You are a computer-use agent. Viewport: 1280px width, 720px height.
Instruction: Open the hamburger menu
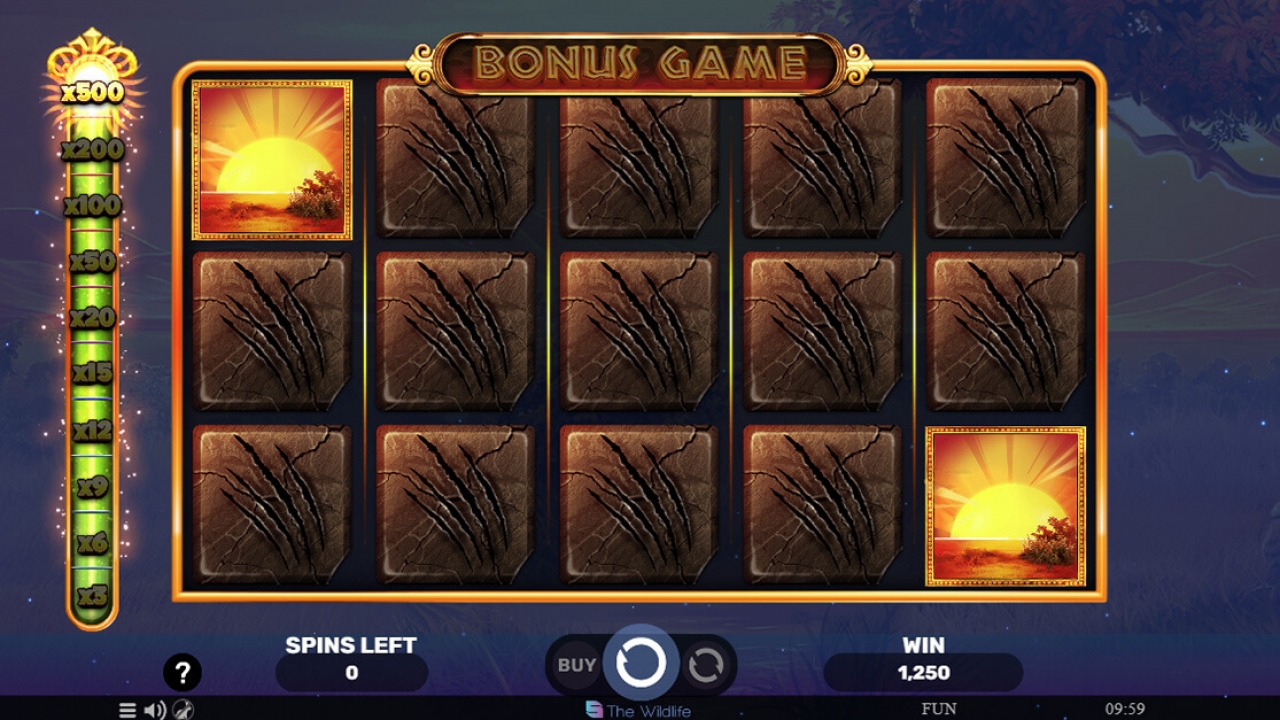(126, 710)
